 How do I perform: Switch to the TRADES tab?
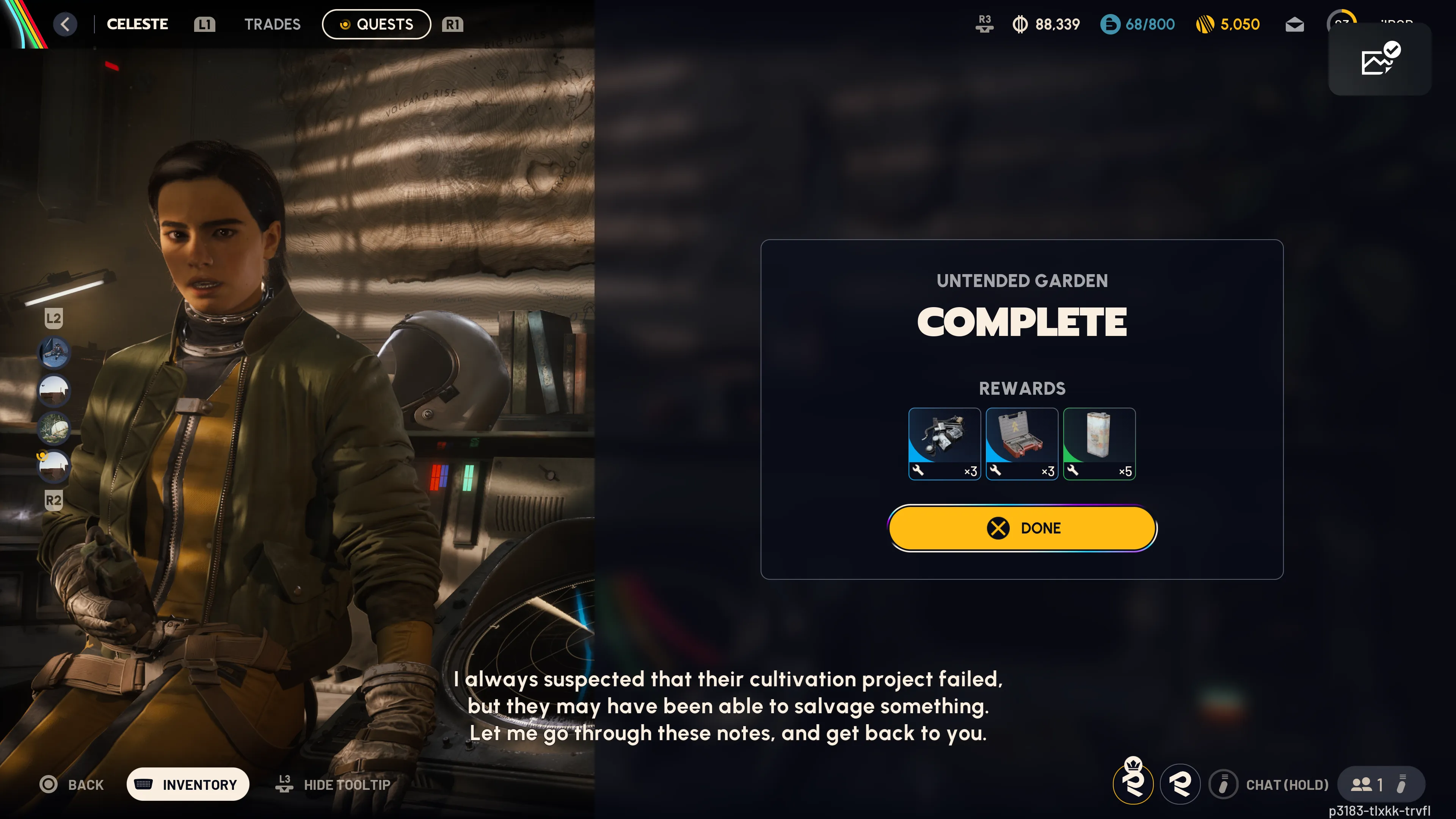coord(272,24)
